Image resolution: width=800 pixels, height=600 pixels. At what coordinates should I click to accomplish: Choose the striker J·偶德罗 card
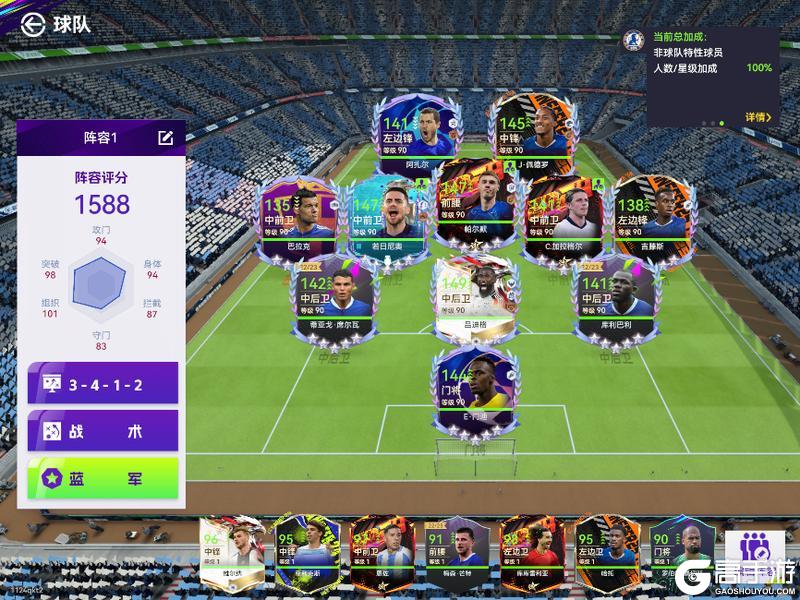[533, 134]
